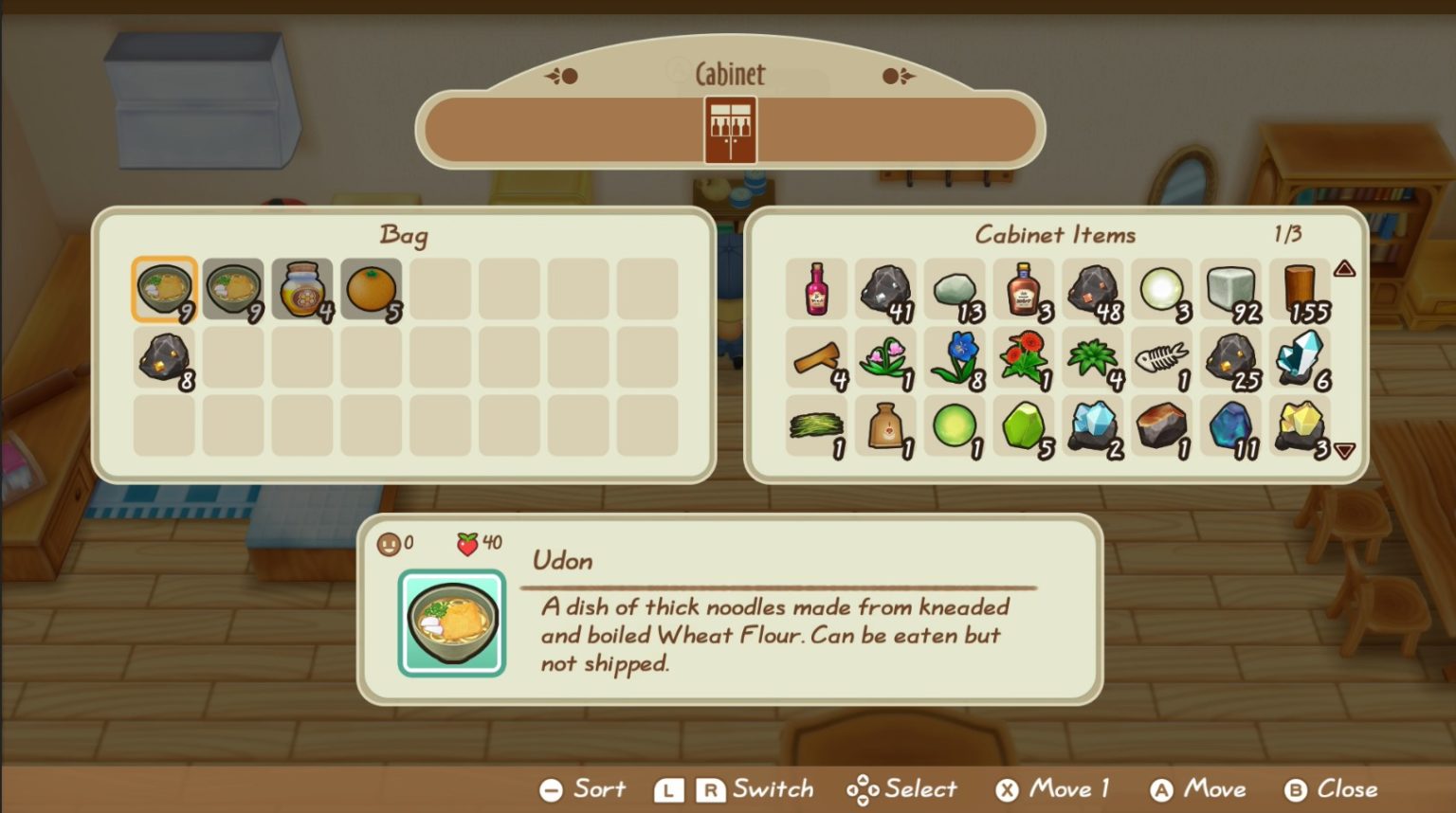Click the fish bones item in the cabinet
This screenshot has height=813, width=1456.
coord(1161,355)
